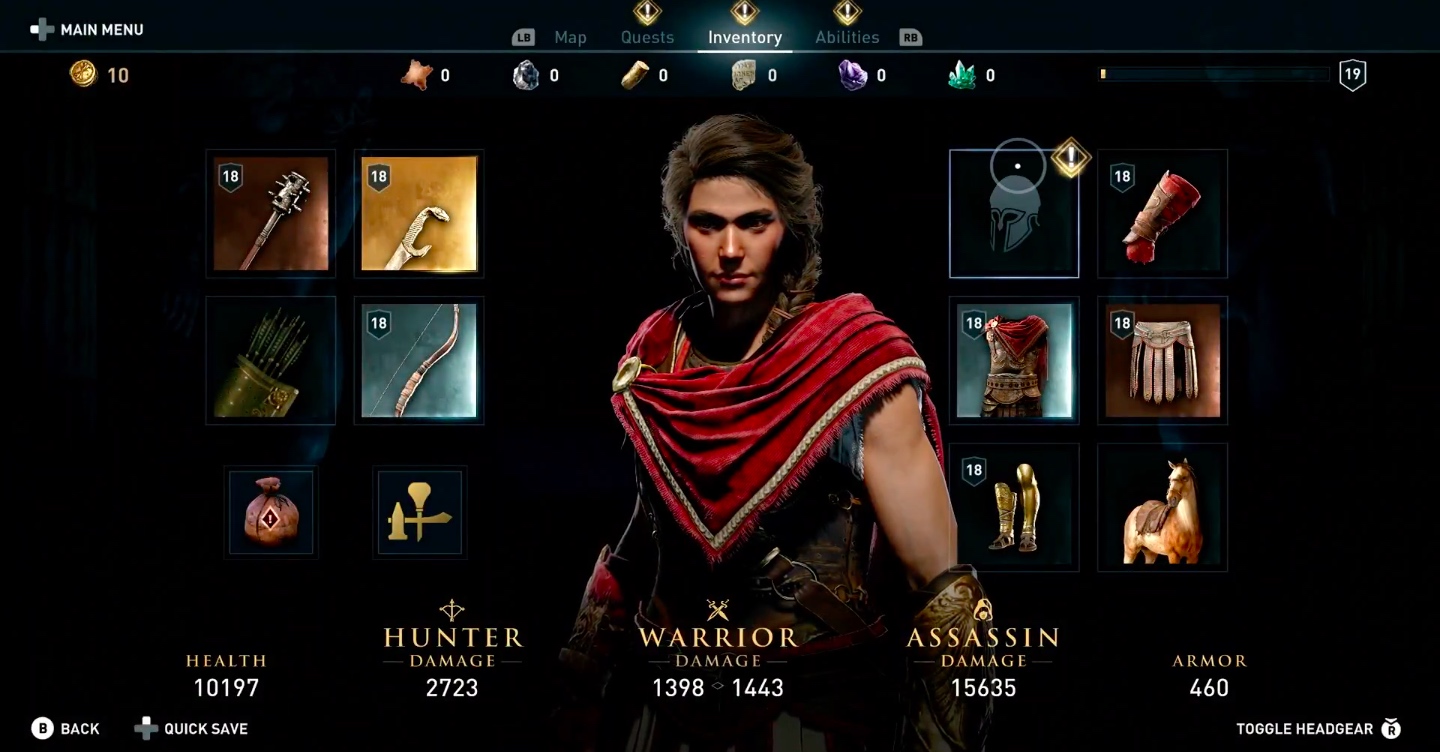This screenshot has width=1440, height=752.
Task: Select the empty helmet slot
Action: [x=1014, y=214]
